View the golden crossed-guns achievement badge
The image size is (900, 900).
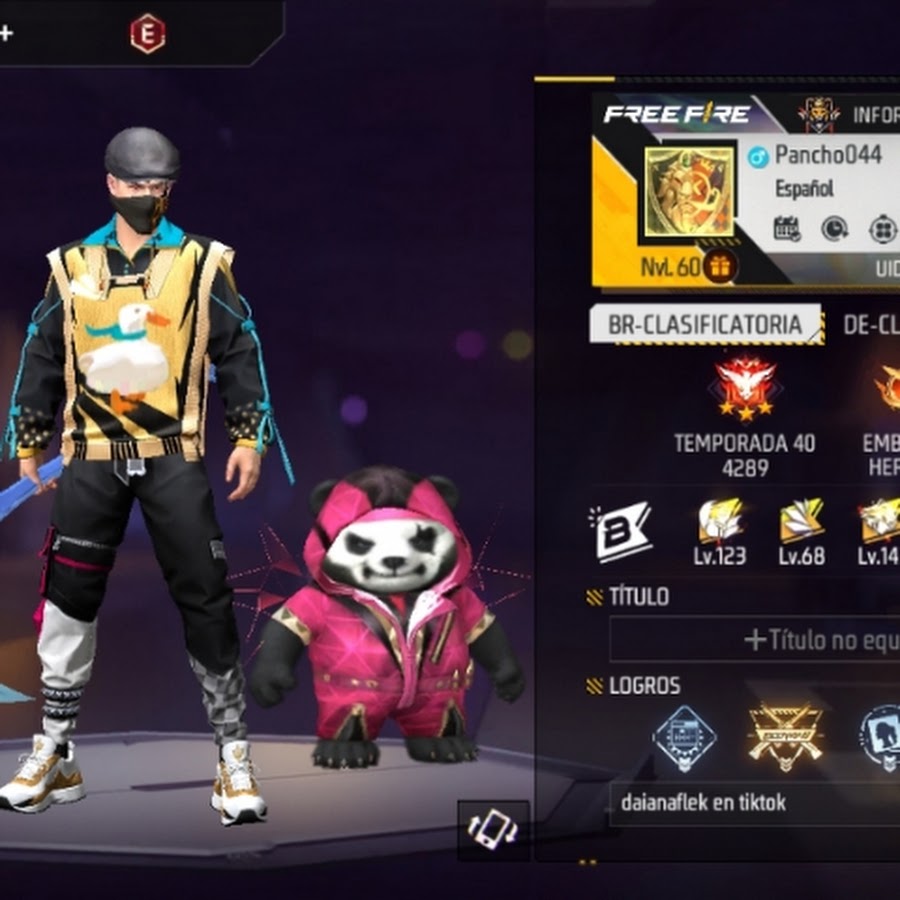[785, 735]
